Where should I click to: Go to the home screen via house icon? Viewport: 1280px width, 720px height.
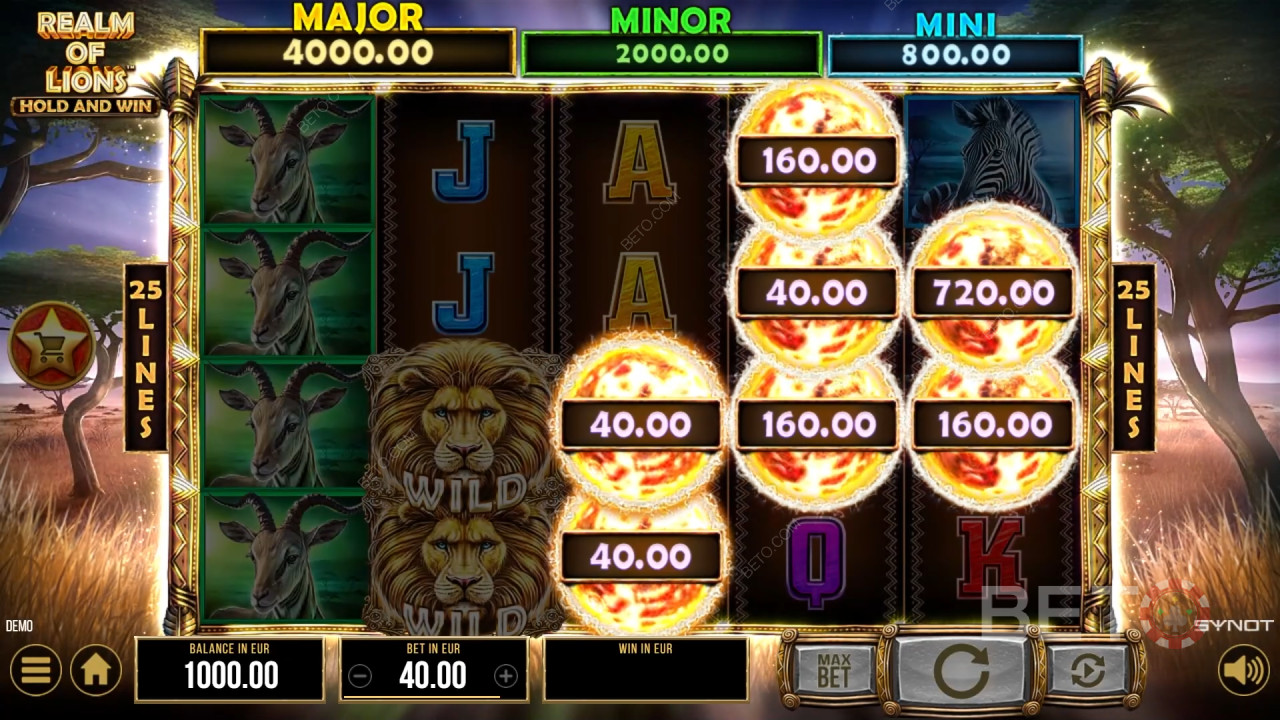tap(96, 670)
